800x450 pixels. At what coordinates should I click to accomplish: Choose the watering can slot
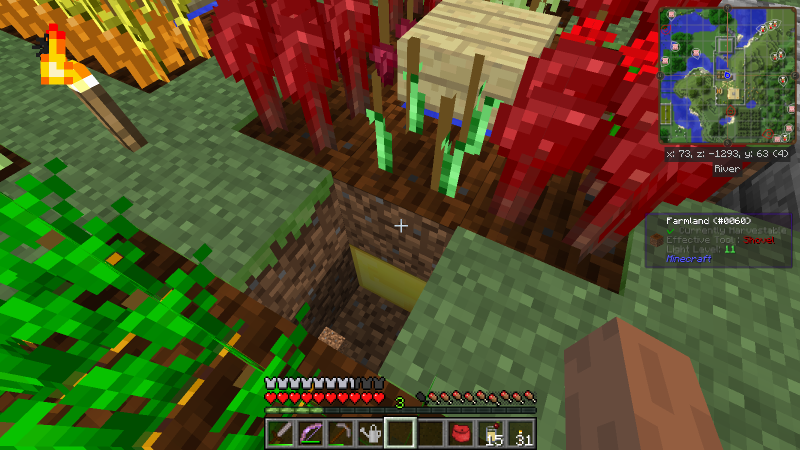tap(371, 433)
